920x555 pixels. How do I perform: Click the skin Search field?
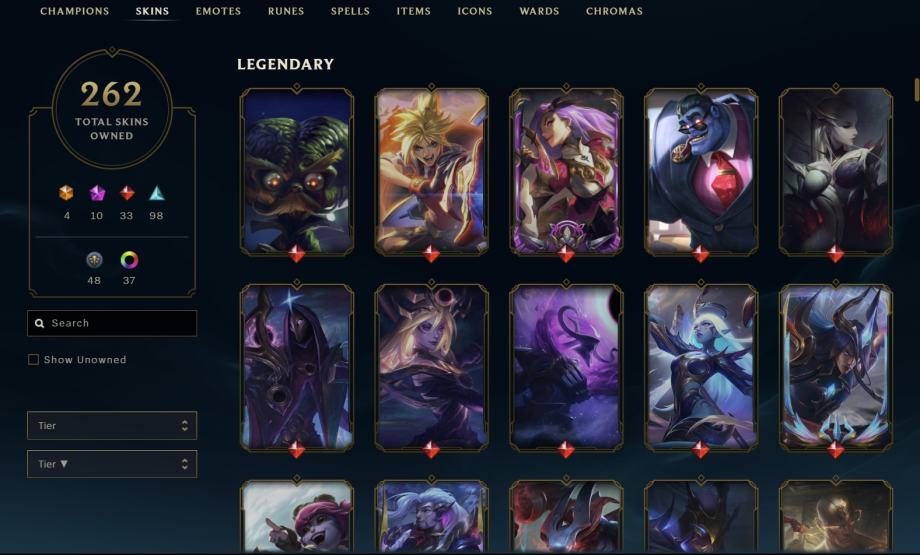112,323
